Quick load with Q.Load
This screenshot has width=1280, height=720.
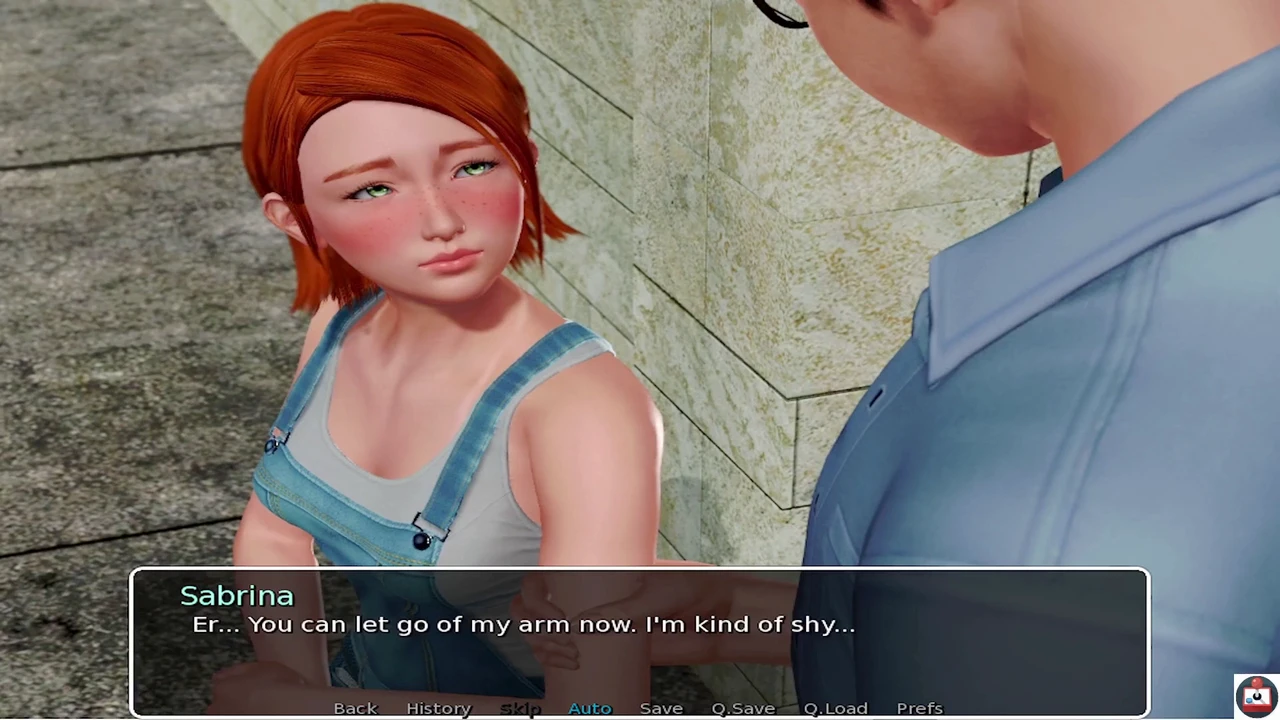pyautogui.click(x=835, y=708)
